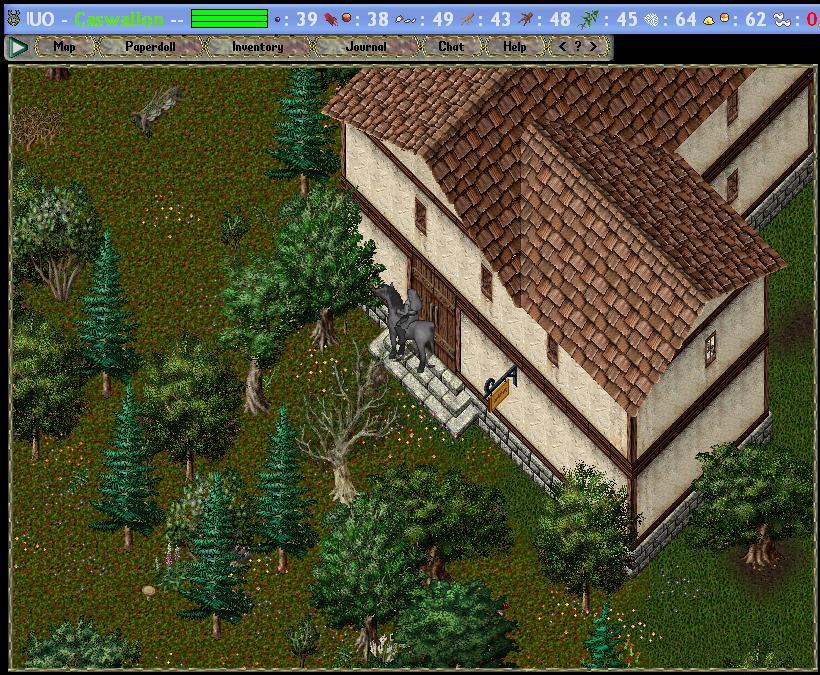820x675 pixels.
Task: Show the Paperdoll character window
Action: tap(150, 46)
